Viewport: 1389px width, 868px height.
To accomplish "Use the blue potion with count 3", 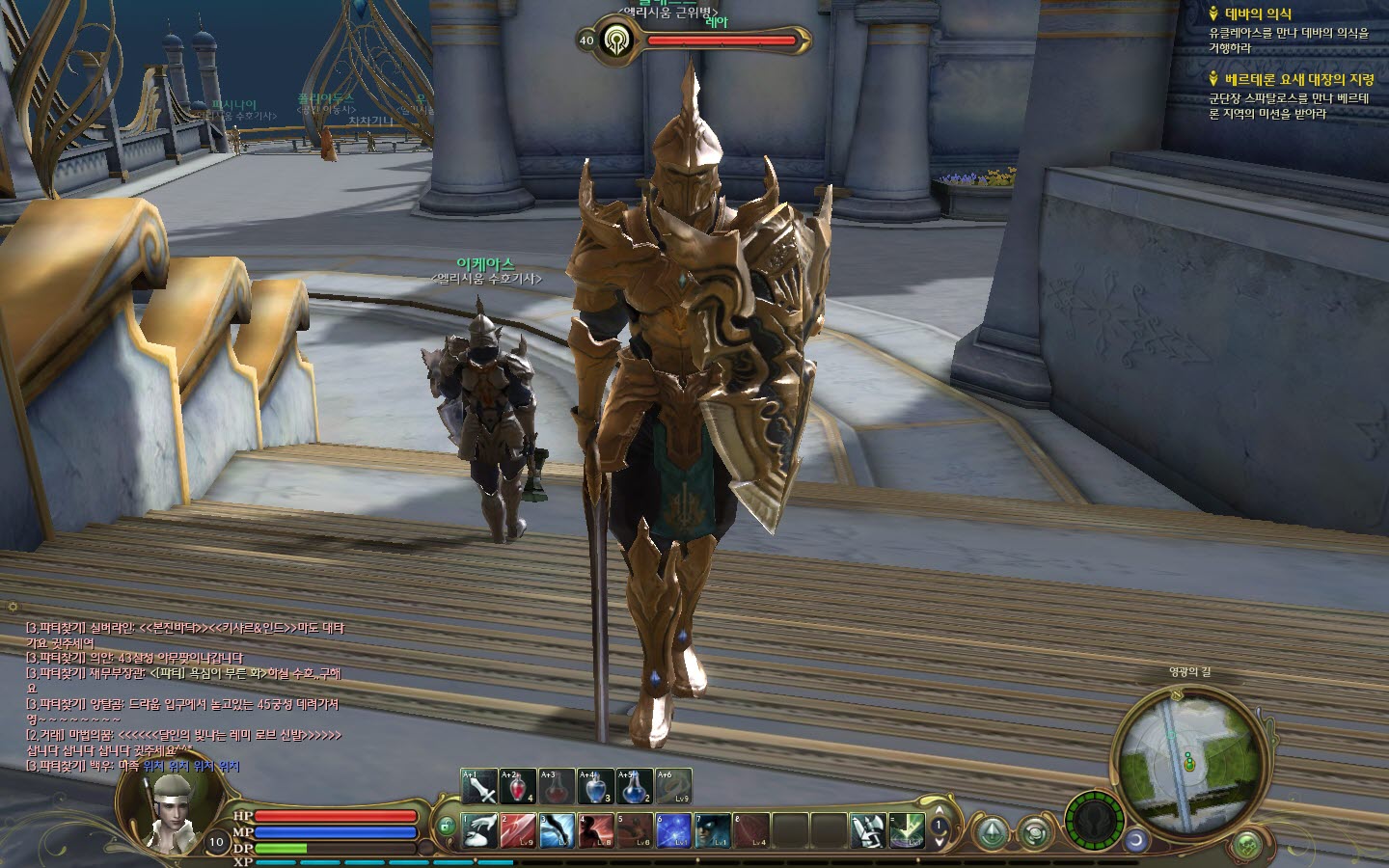I will tap(595, 787).
